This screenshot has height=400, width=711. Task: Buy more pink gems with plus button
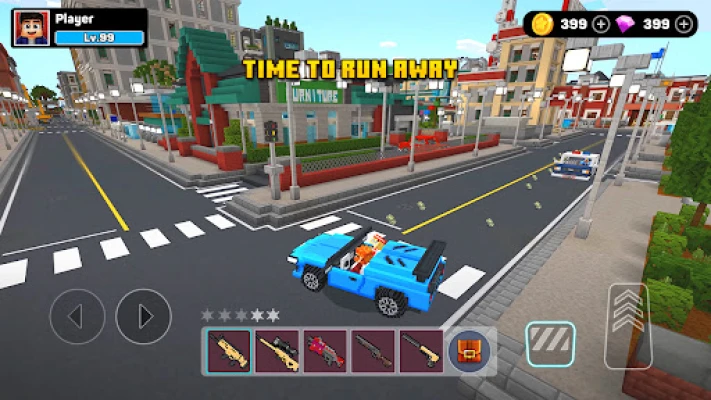[684, 24]
